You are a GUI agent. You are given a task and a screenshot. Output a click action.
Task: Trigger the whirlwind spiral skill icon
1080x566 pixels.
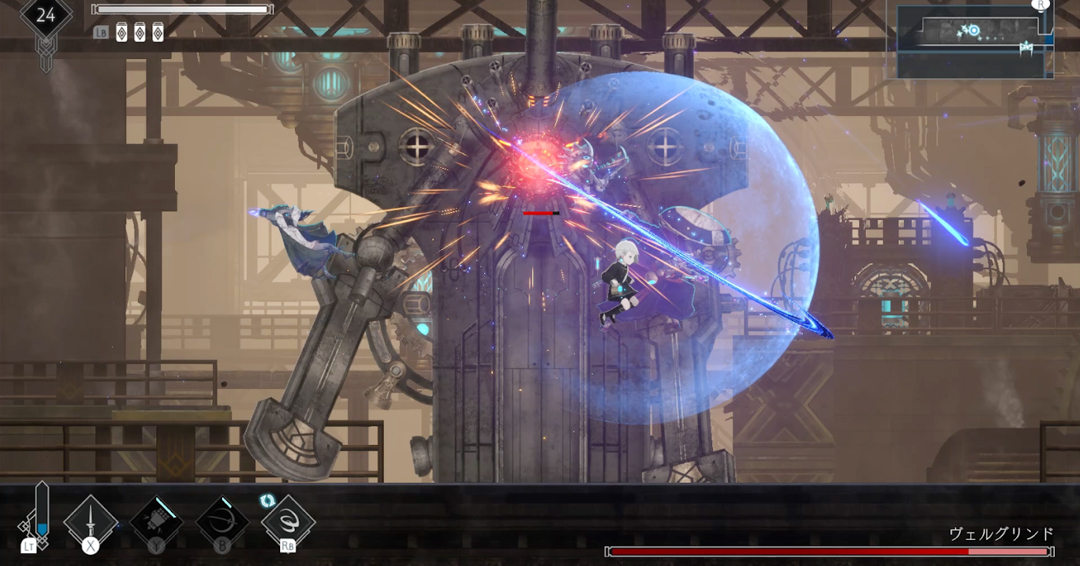[x=289, y=520]
